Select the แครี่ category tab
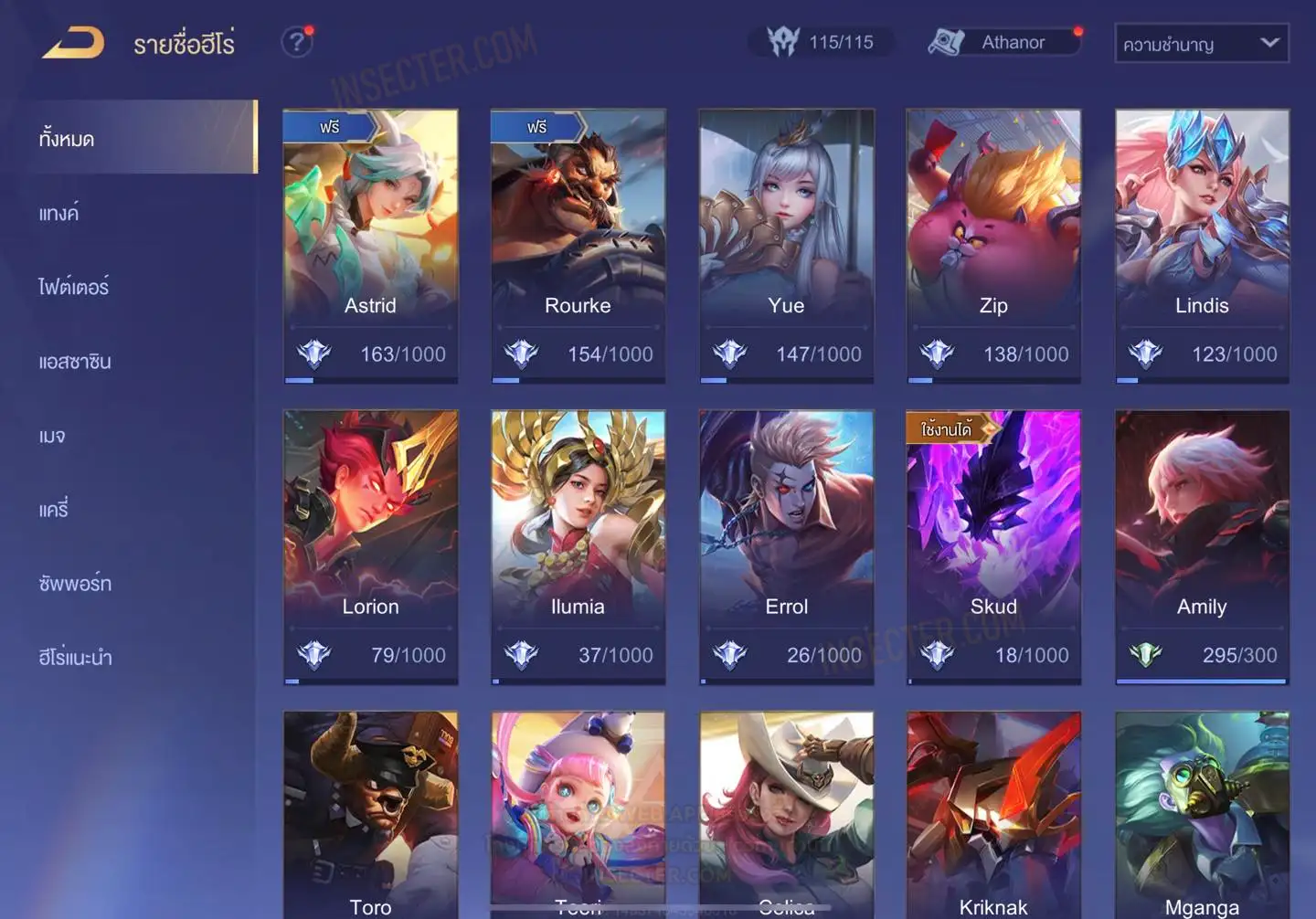This screenshot has height=919, width=1316. [x=54, y=510]
